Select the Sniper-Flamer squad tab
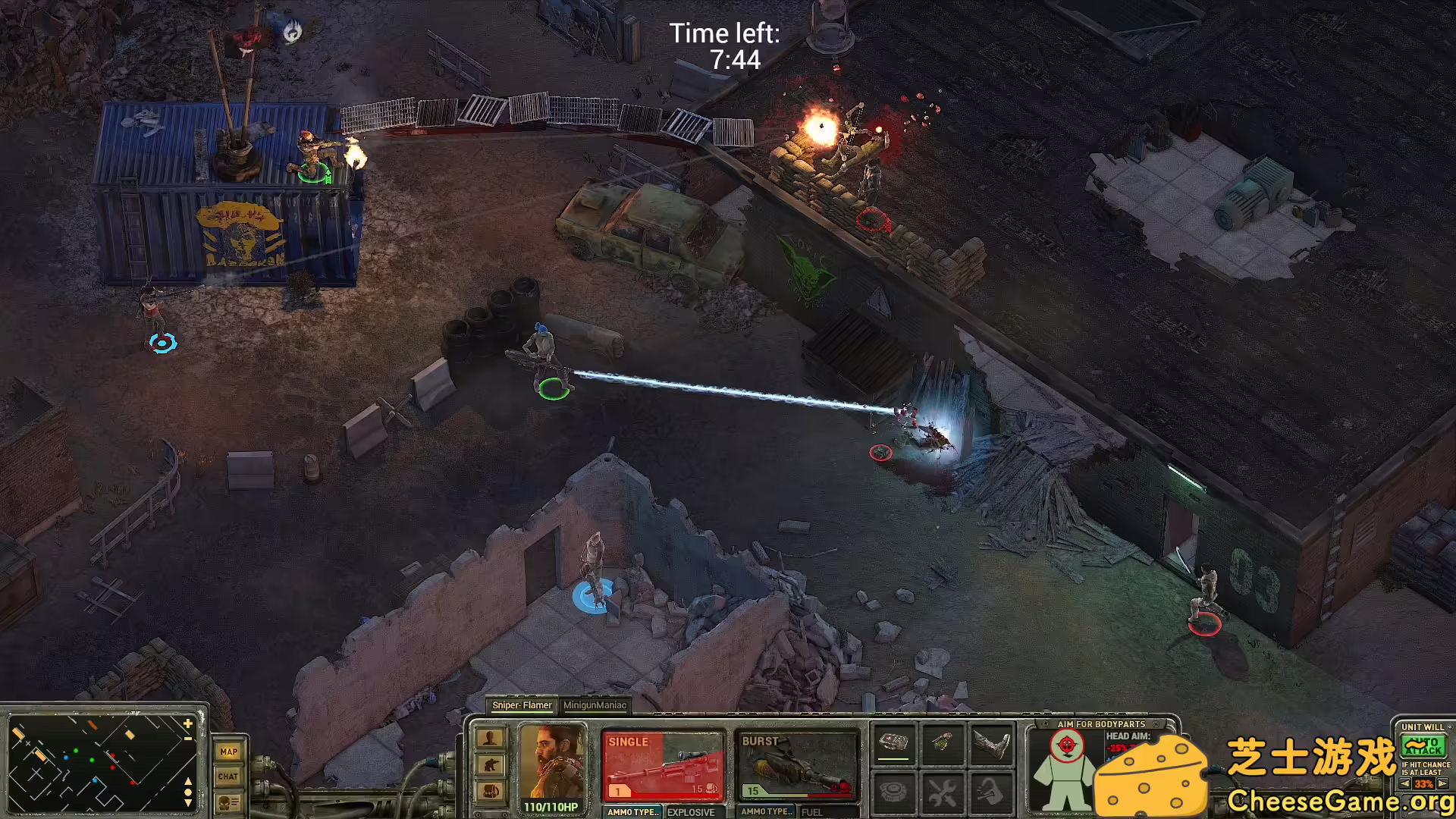1456x819 pixels. point(522,705)
